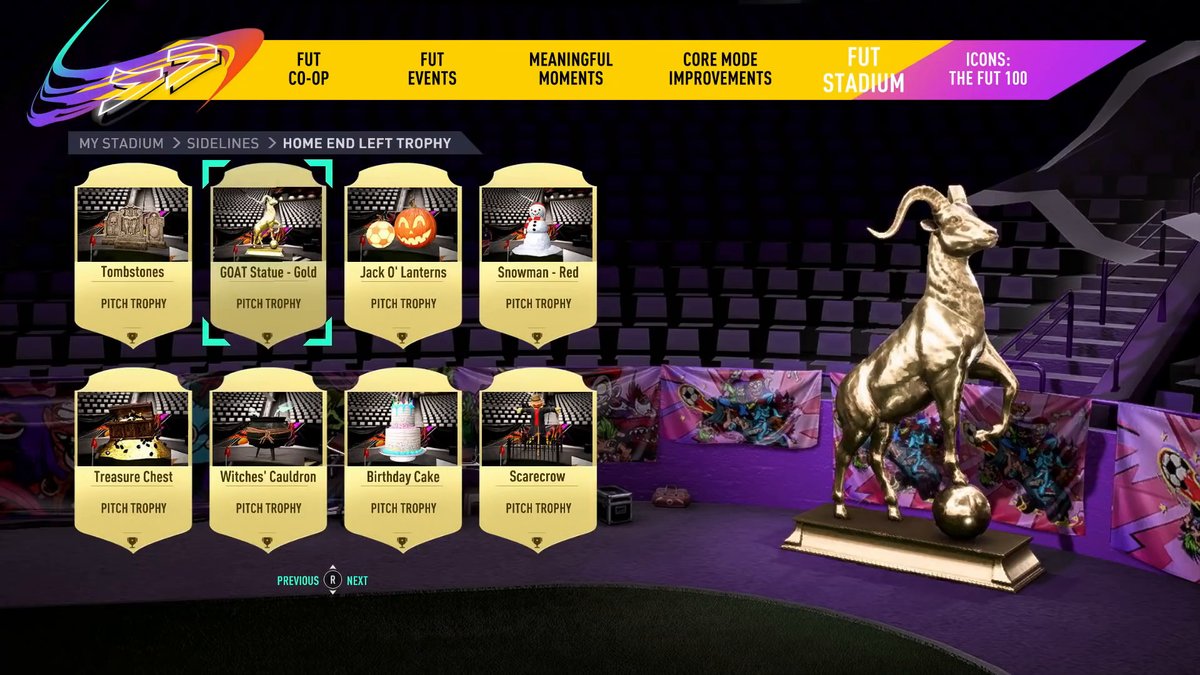Image resolution: width=1200 pixels, height=675 pixels.
Task: Choose the Treasure Chest pitch trophy
Action: point(133,460)
